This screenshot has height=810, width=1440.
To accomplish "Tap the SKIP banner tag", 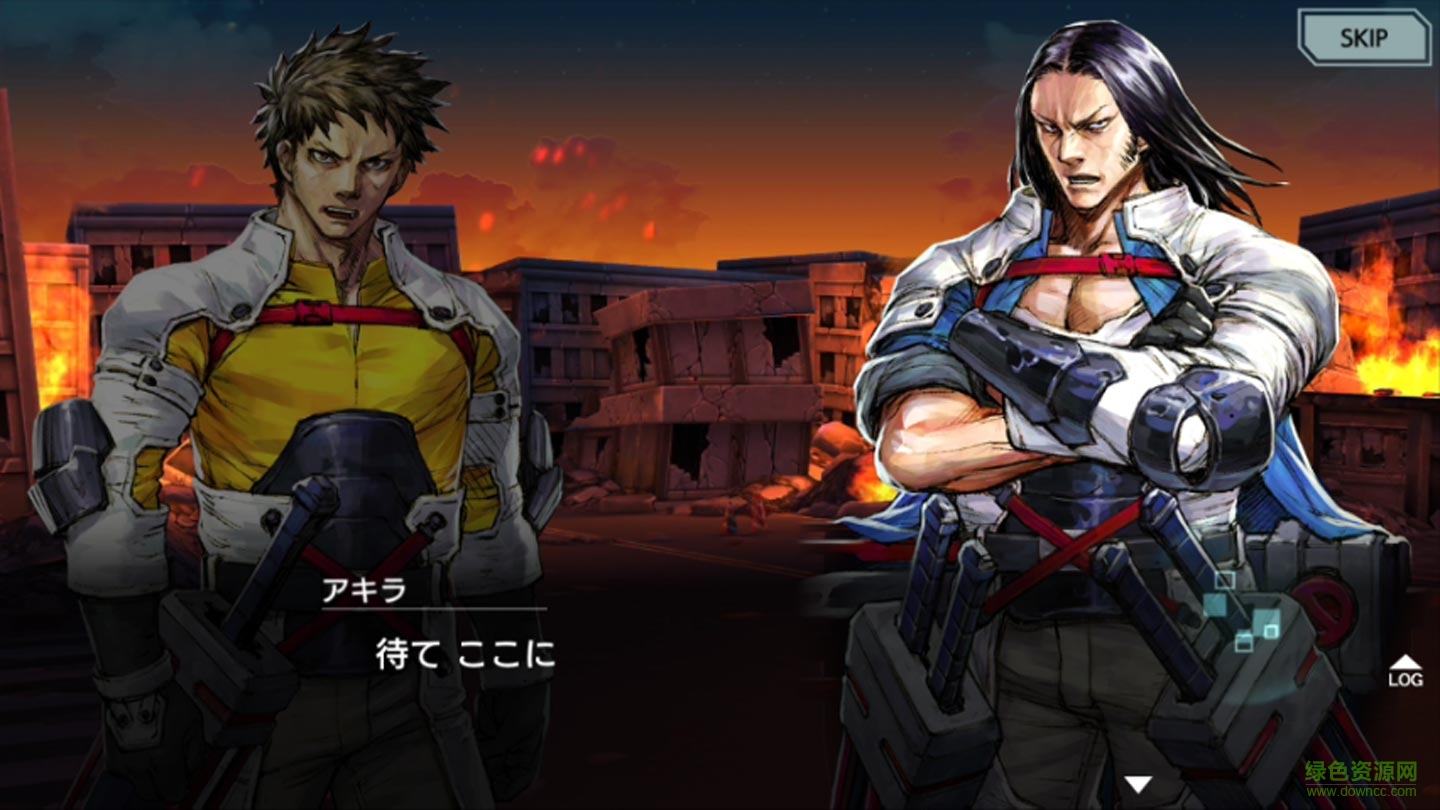I will 1364,36.
